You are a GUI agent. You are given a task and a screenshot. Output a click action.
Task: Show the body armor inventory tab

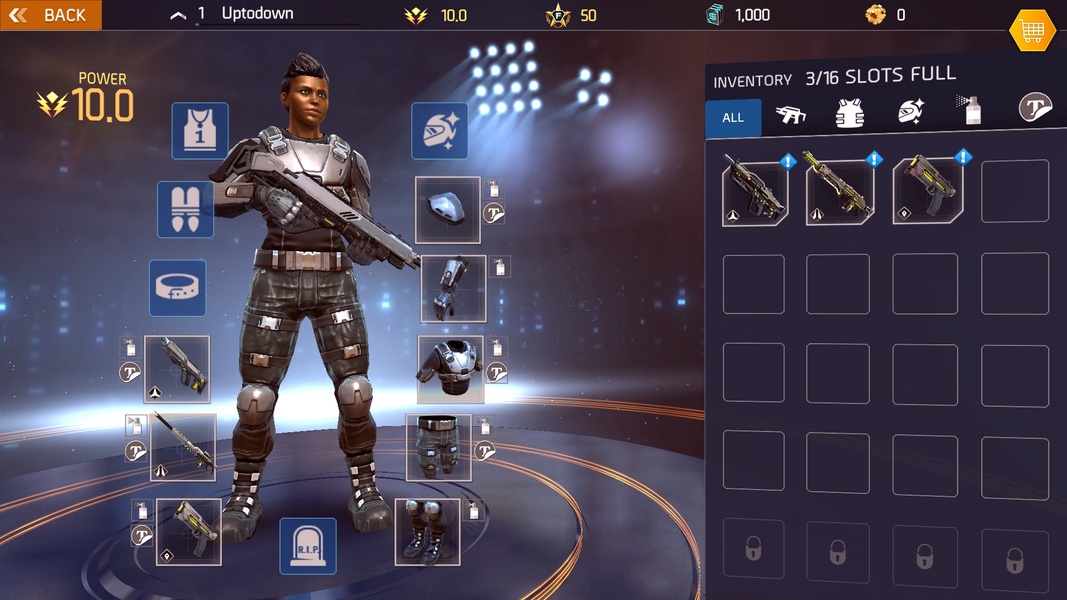coord(849,115)
